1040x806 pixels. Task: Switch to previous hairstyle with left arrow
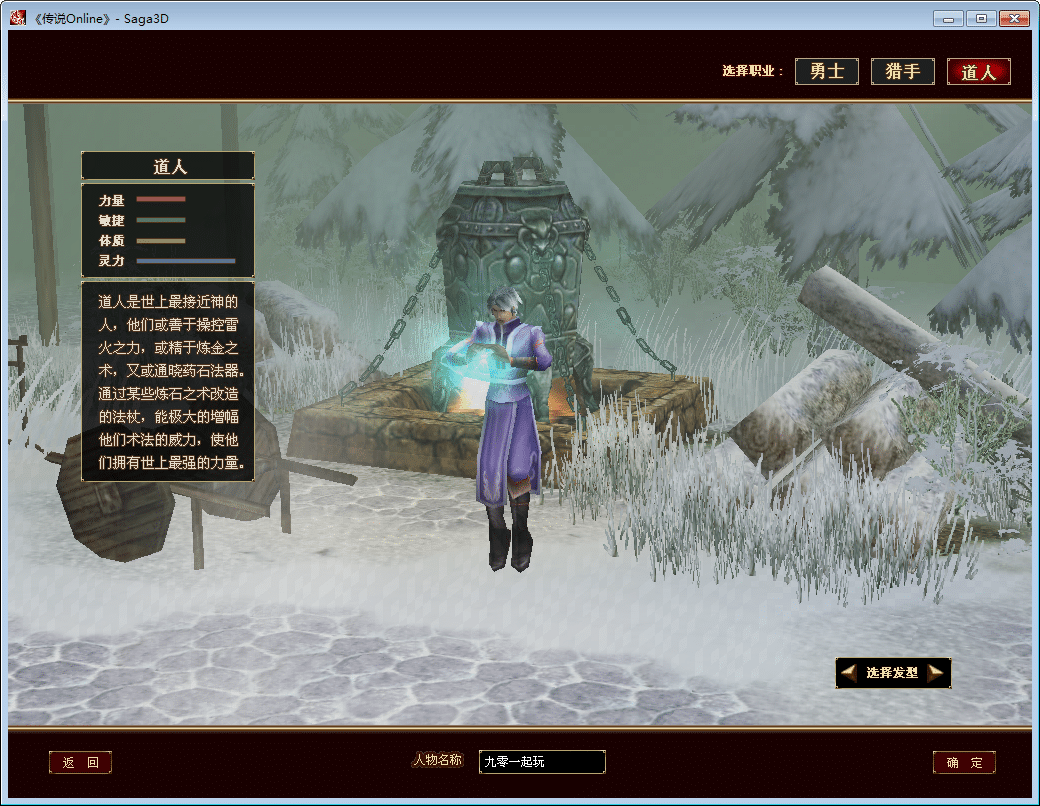coord(849,673)
